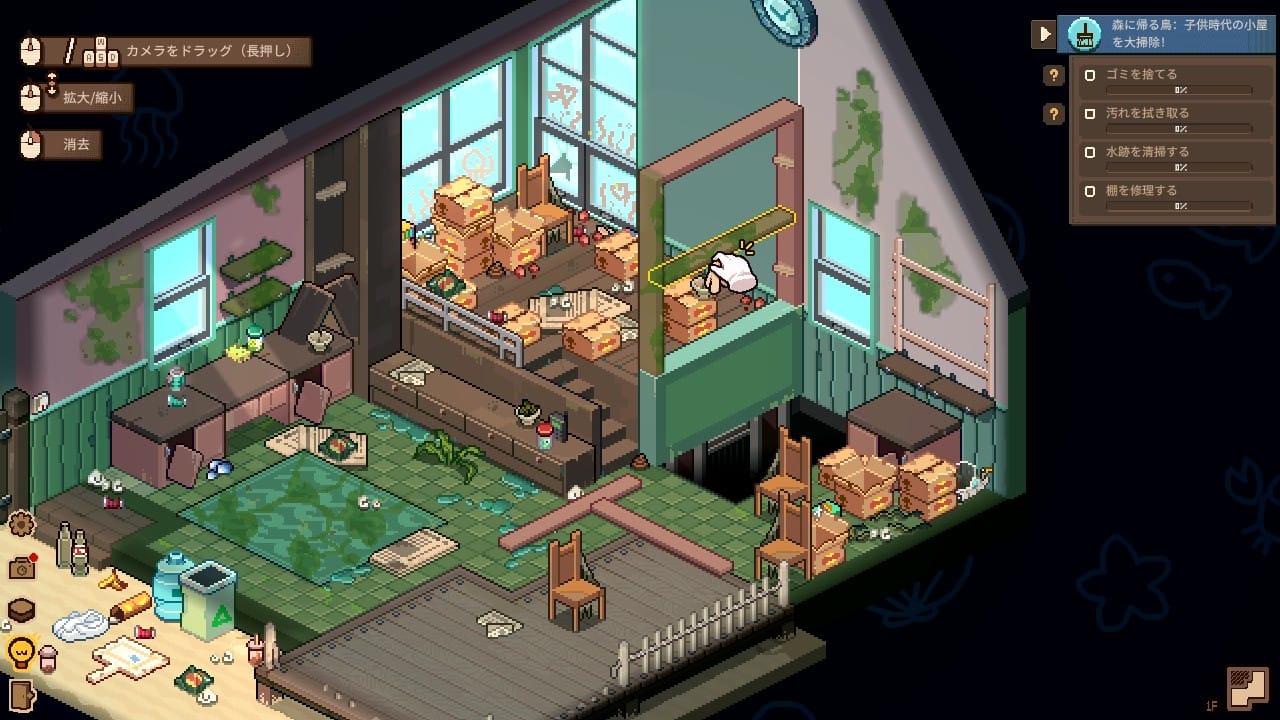
Task: Collapse the task panel with the arrow
Action: 1043,34
